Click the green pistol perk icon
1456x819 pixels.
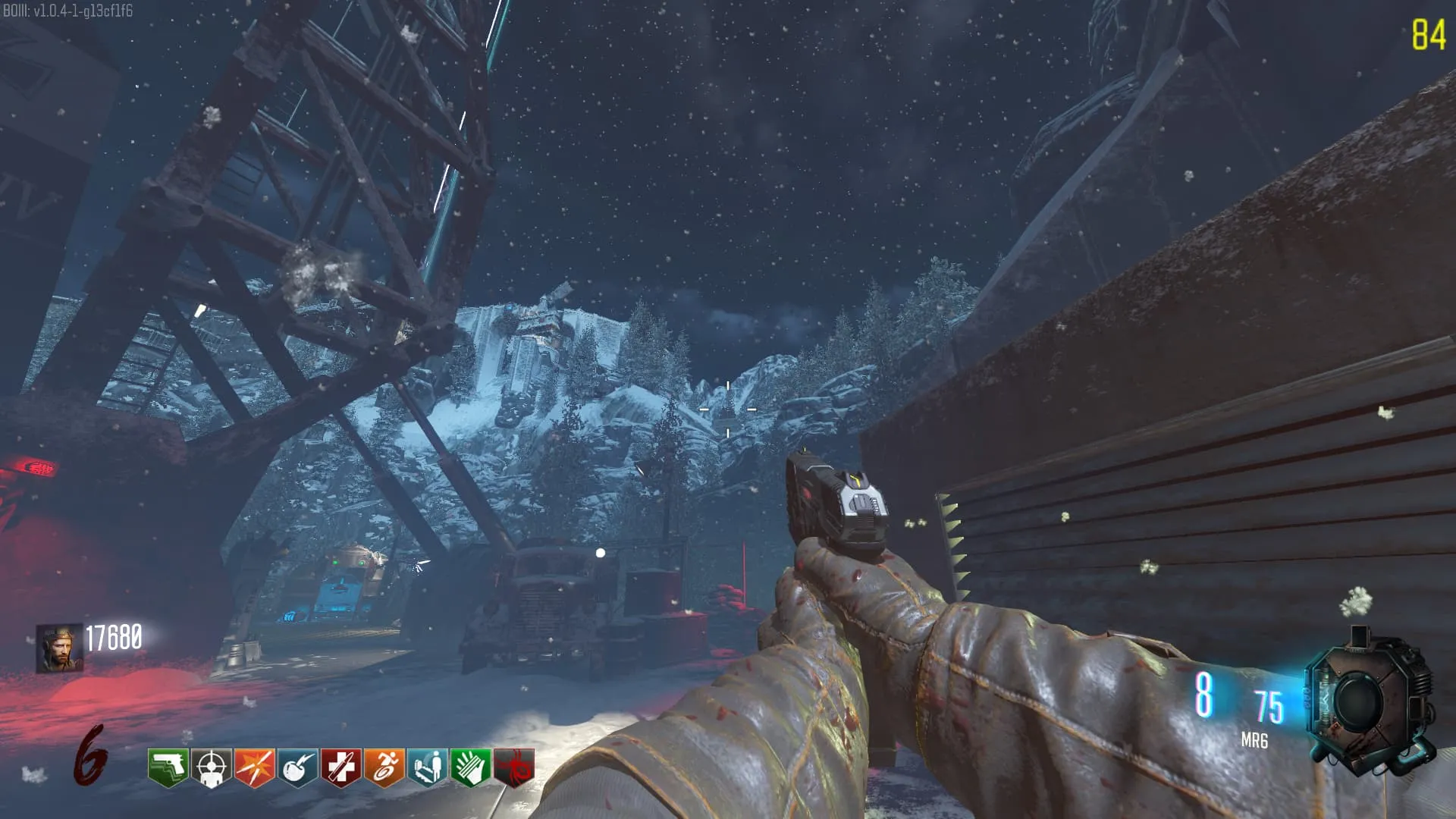[x=168, y=767]
